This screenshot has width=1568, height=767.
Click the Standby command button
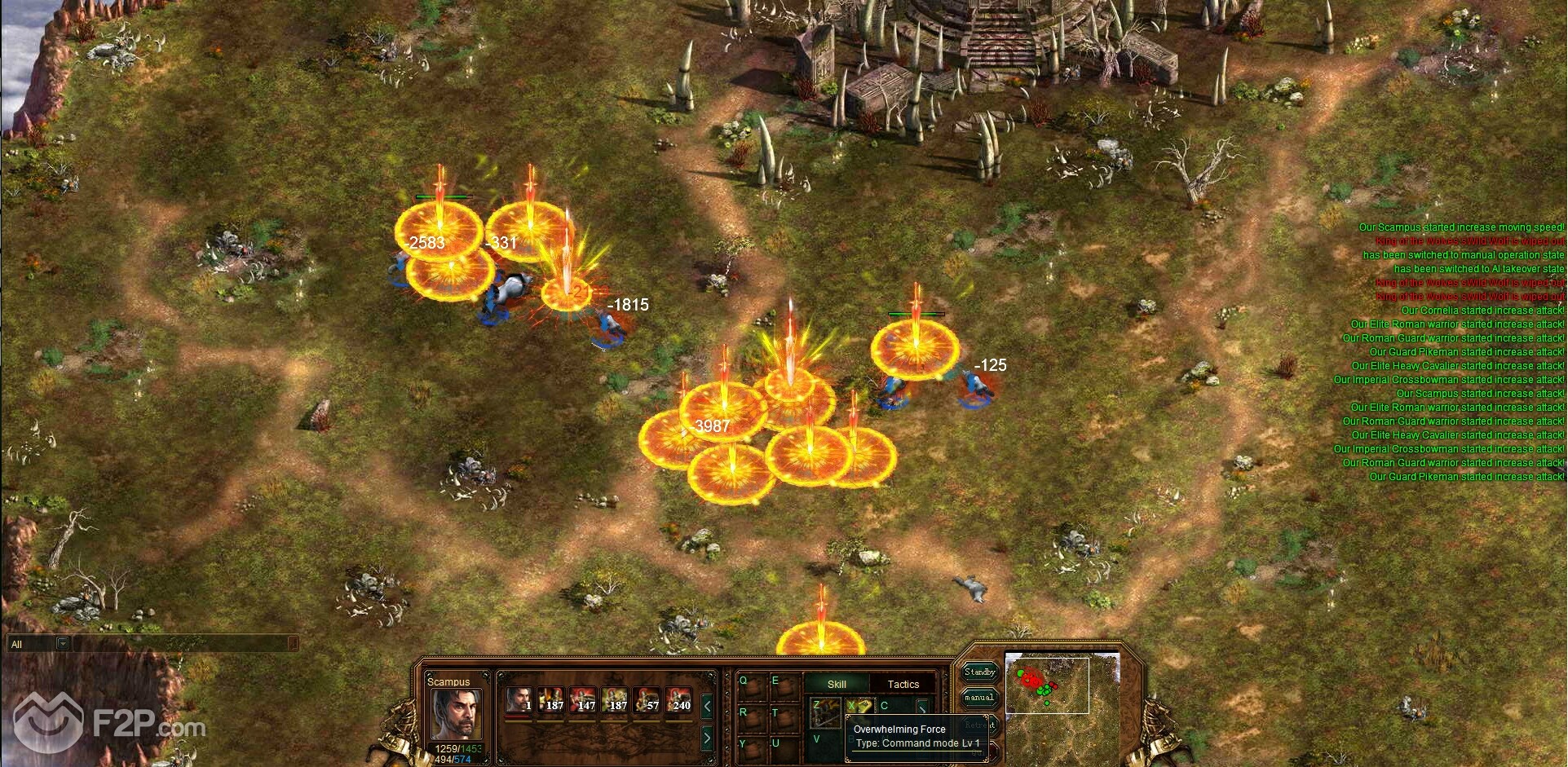pyautogui.click(x=979, y=672)
